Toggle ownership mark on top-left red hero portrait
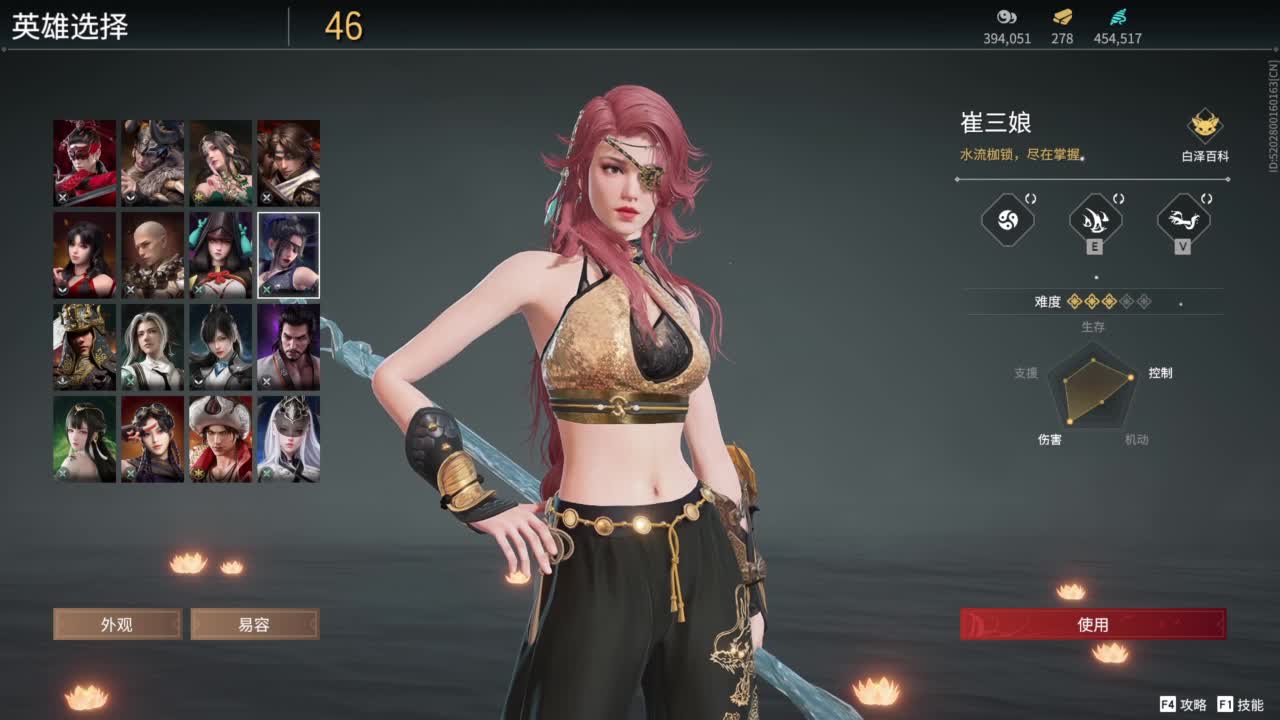Image resolution: width=1280 pixels, height=720 pixels. pos(63,196)
